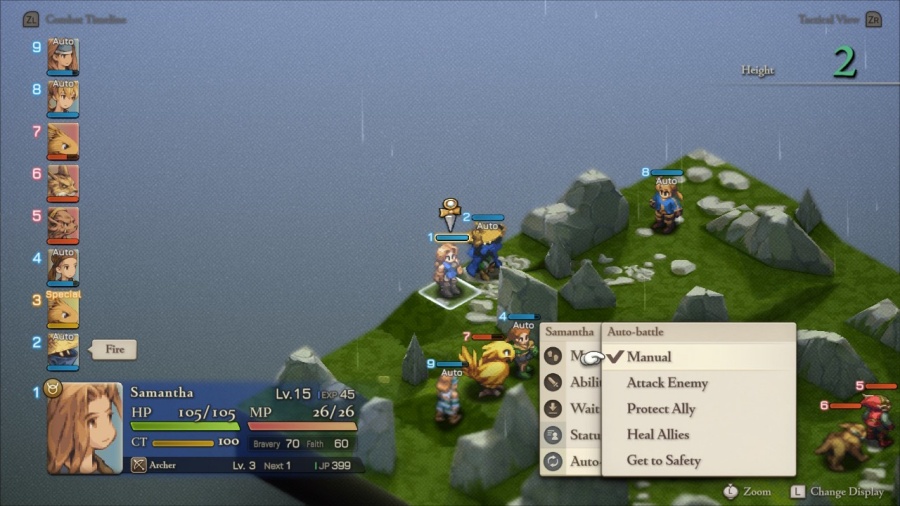Select the Auto-battle command icon
Image resolution: width=900 pixels, height=506 pixels.
coord(554,461)
